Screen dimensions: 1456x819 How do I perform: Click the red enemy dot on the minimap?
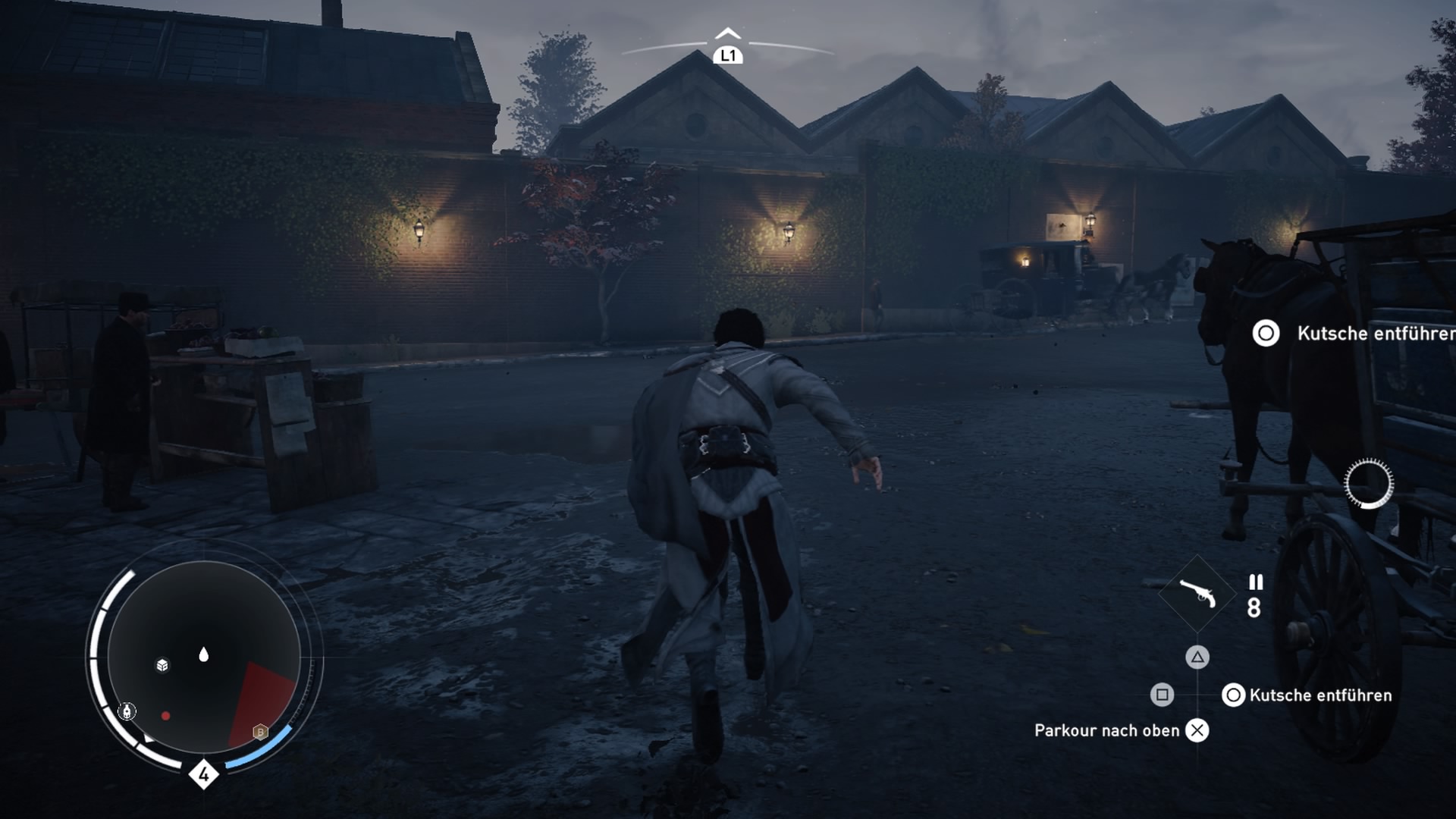[165, 716]
